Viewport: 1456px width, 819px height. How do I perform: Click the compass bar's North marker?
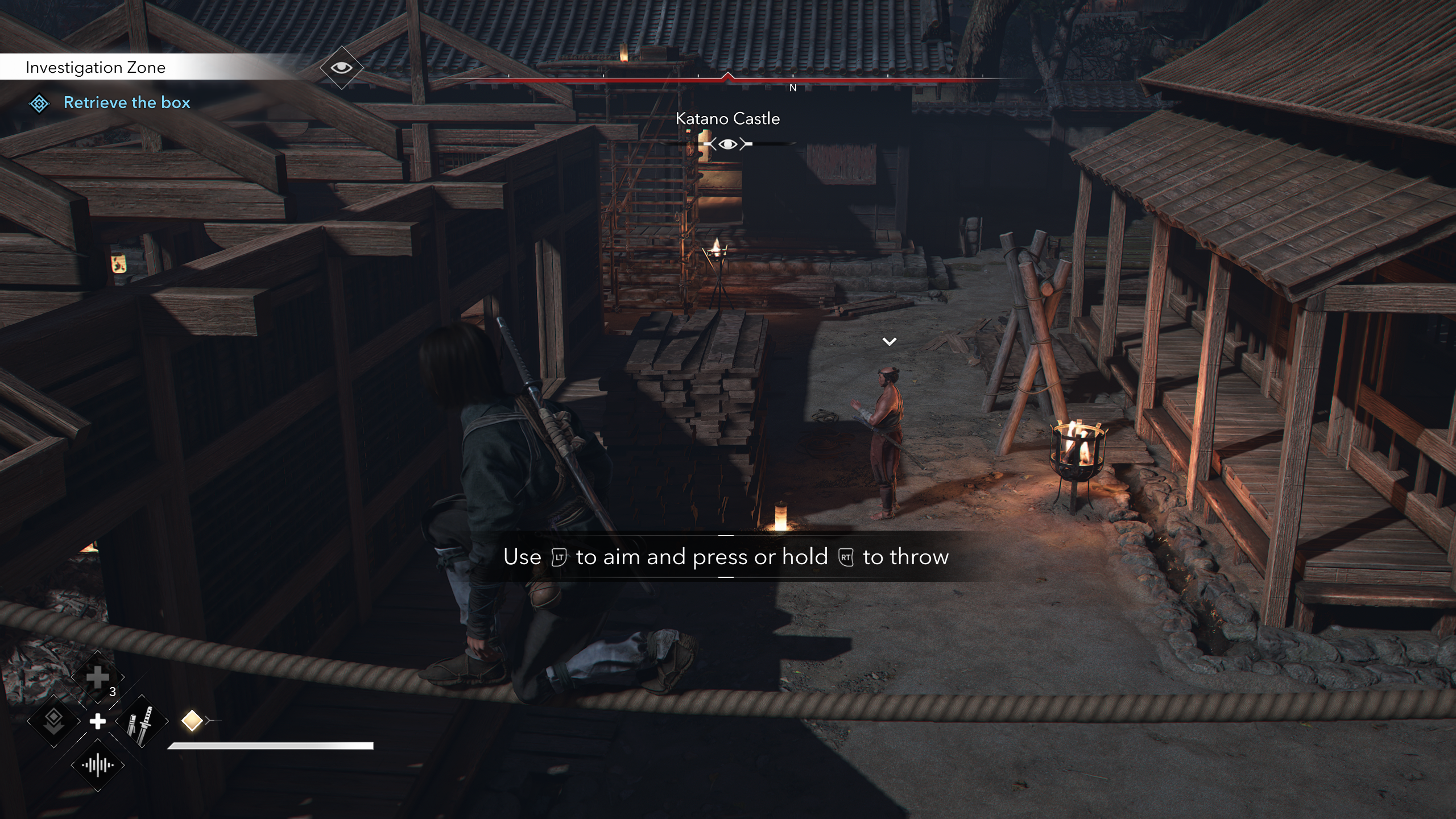[x=793, y=88]
